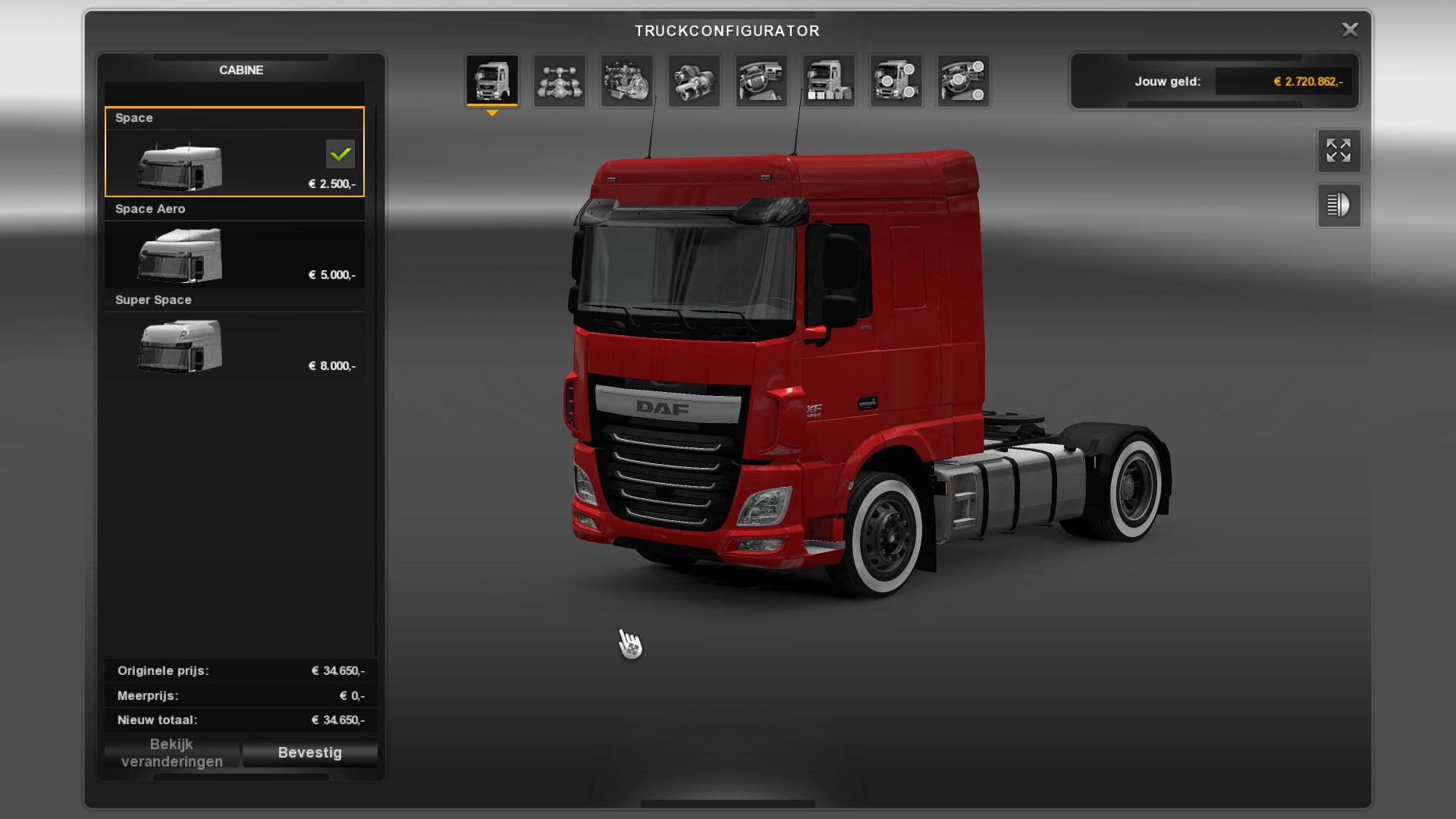Choose the Space Aero cabin
Image resolution: width=1456 pixels, height=819 pixels.
click(x=234, y=244)
